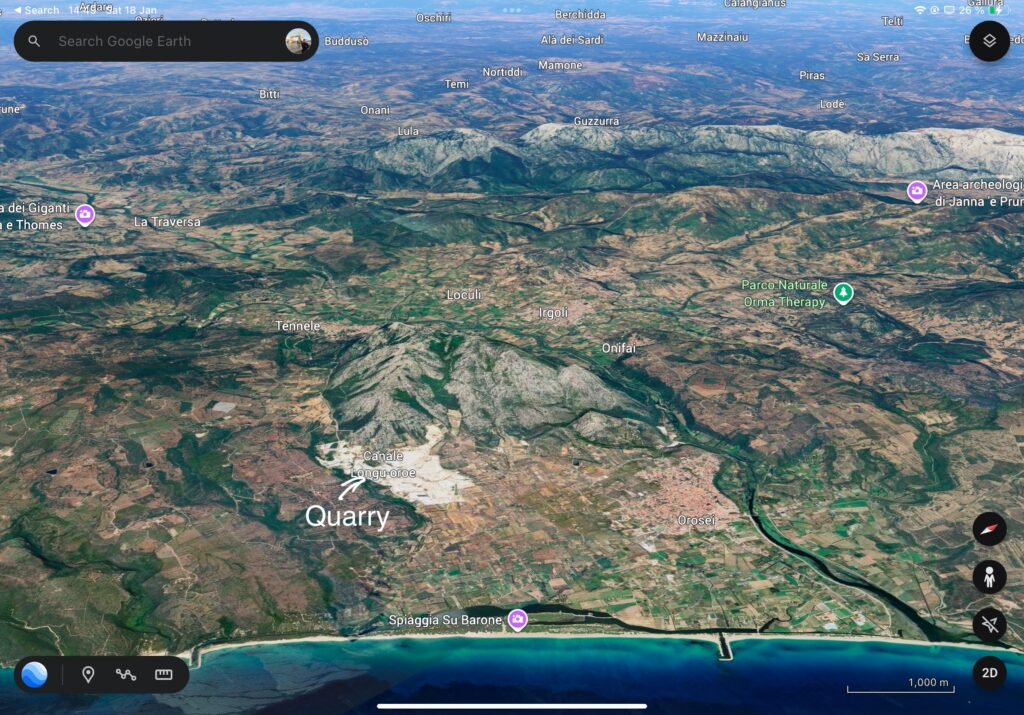Open the photo marker beside La Traversa

coord(85,214)
